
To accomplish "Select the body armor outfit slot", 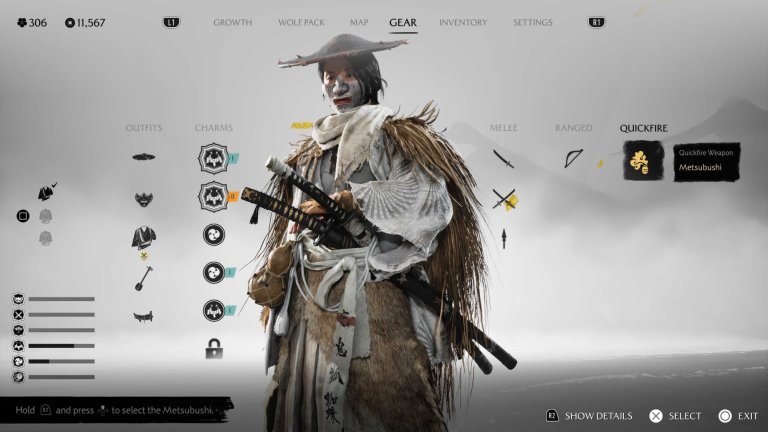I will click(144, 237).
